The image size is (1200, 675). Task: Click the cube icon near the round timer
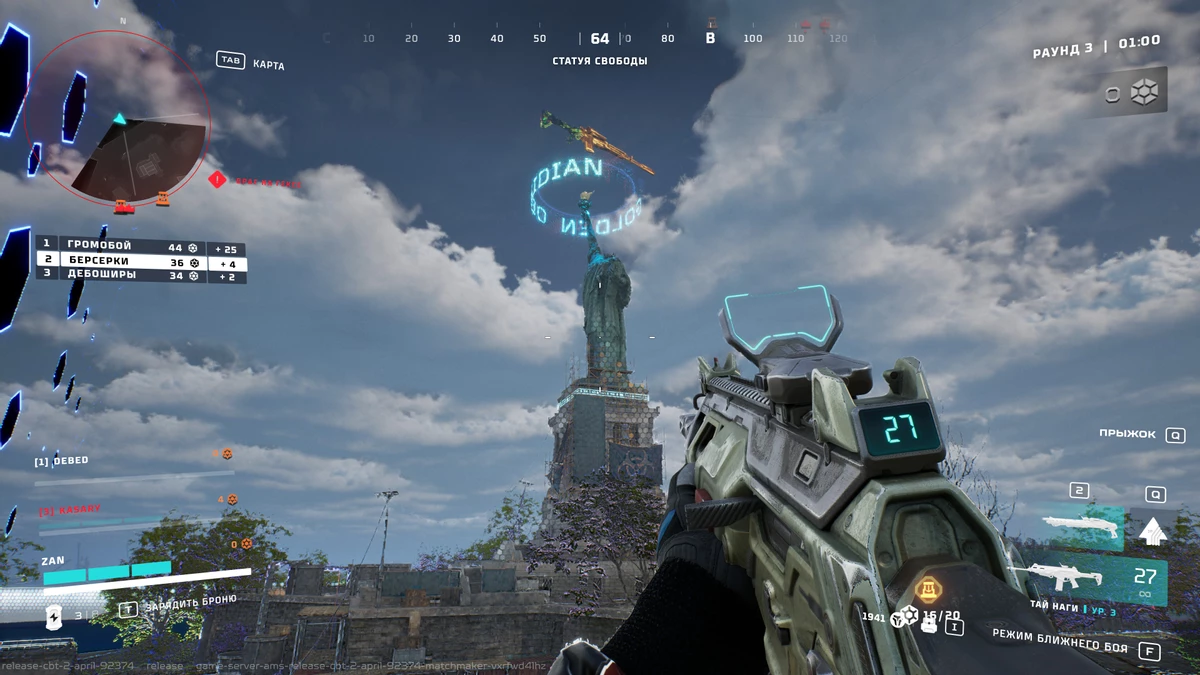coord(1144,93)
